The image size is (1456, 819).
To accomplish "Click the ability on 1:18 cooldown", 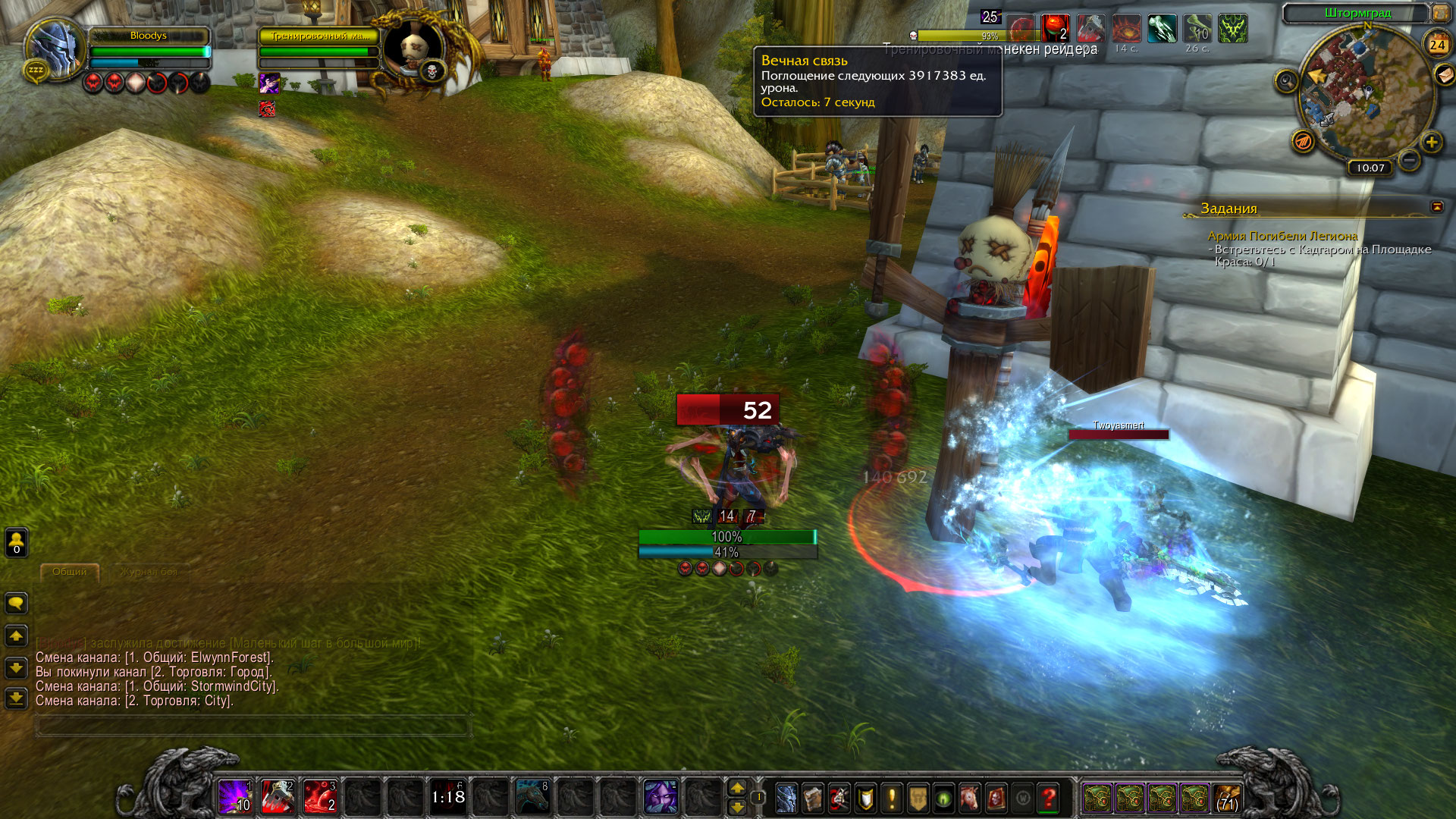I will point(447,796).
